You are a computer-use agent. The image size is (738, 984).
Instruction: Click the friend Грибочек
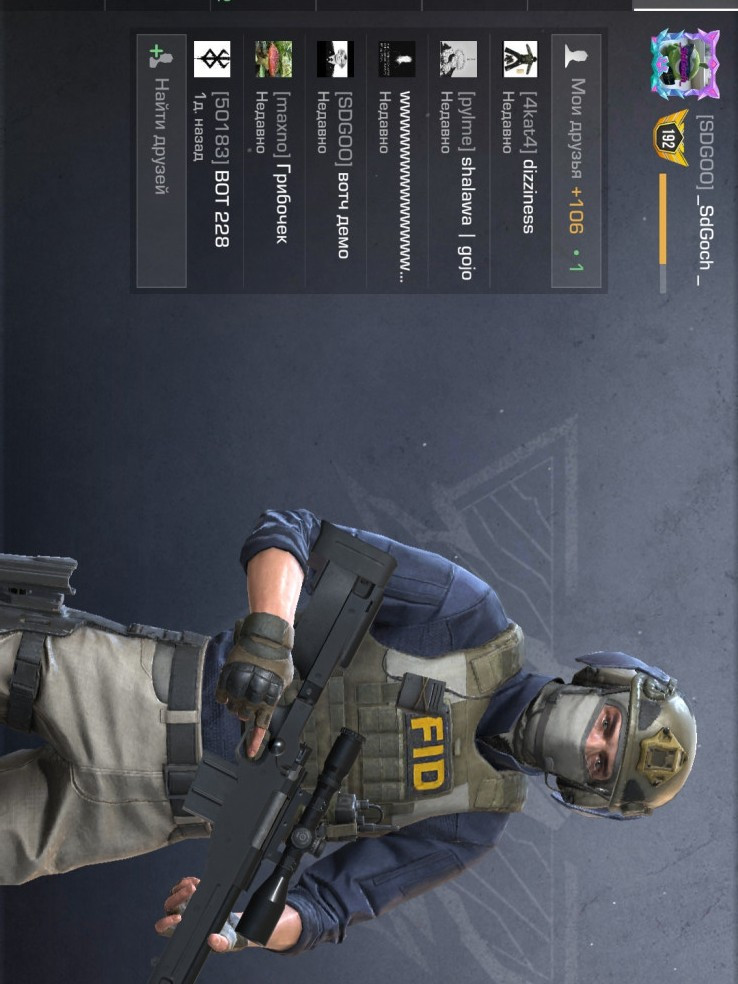point(273,162)
